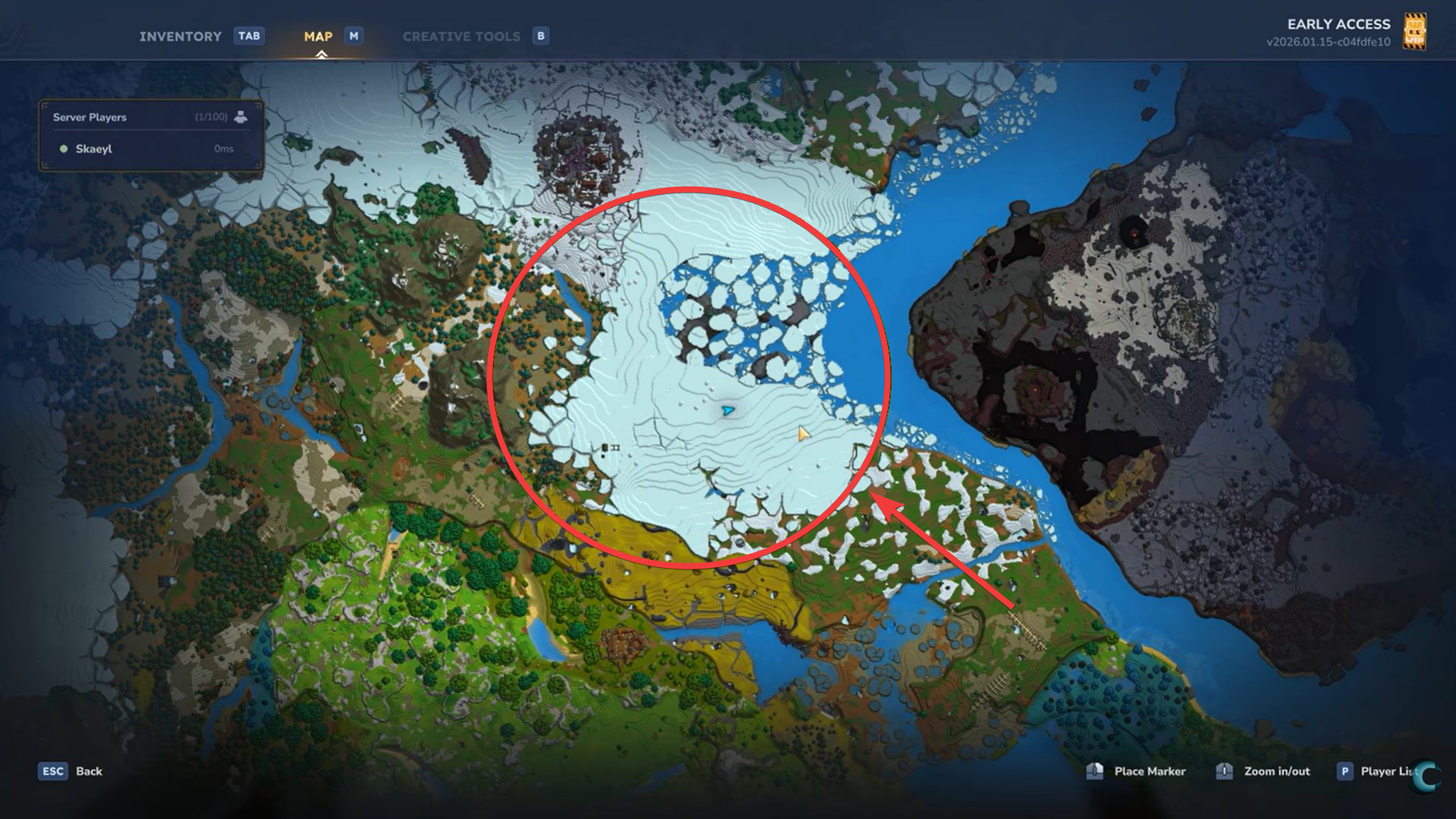Click the B key badge next to Creative Tools
The image size is (1456, 819).
541,36
